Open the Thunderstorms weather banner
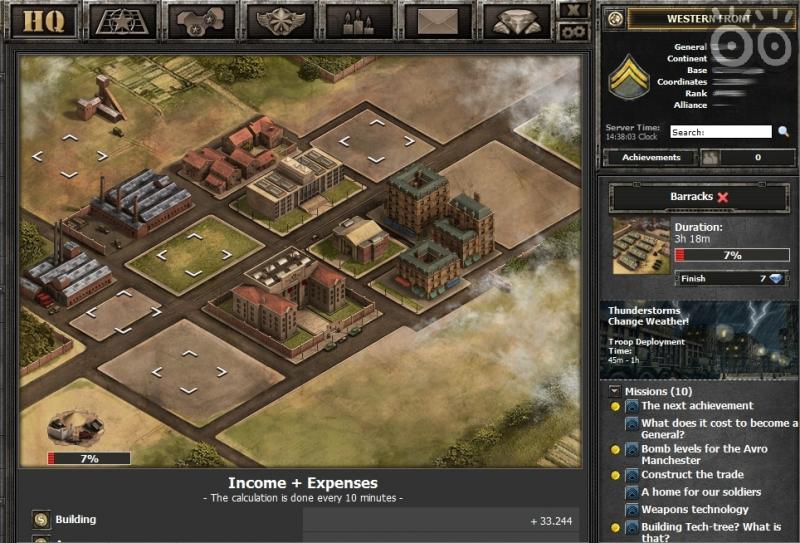 [699, 339]
